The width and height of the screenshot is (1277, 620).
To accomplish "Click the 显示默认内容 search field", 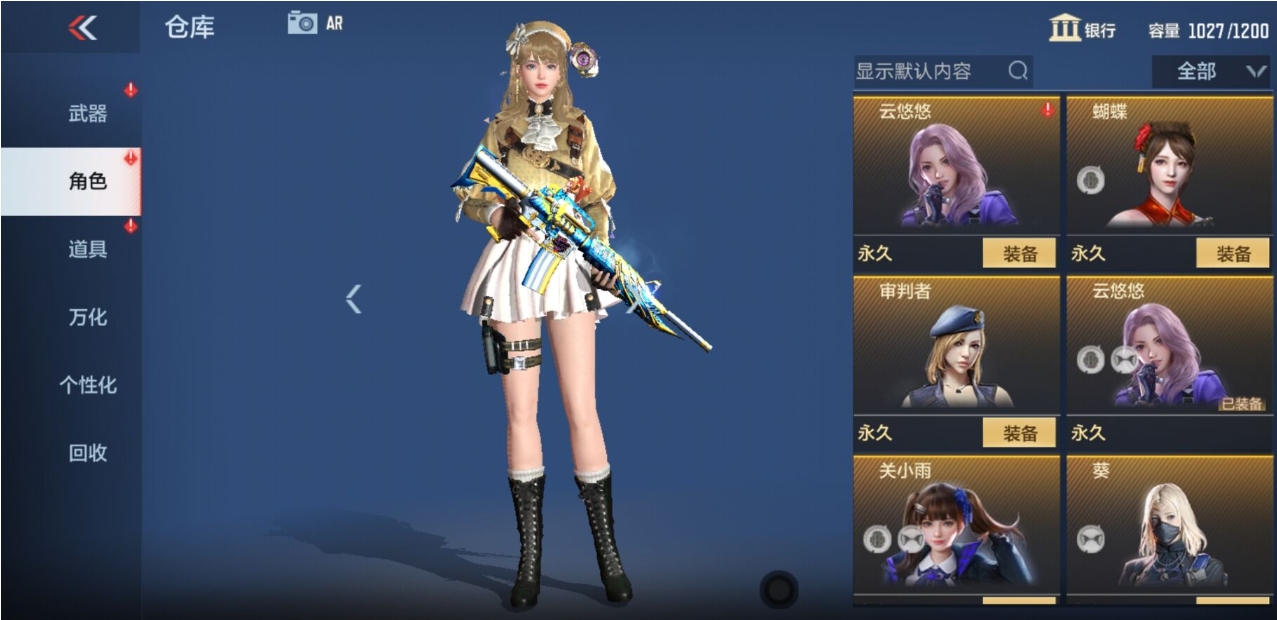I will 930,71.
